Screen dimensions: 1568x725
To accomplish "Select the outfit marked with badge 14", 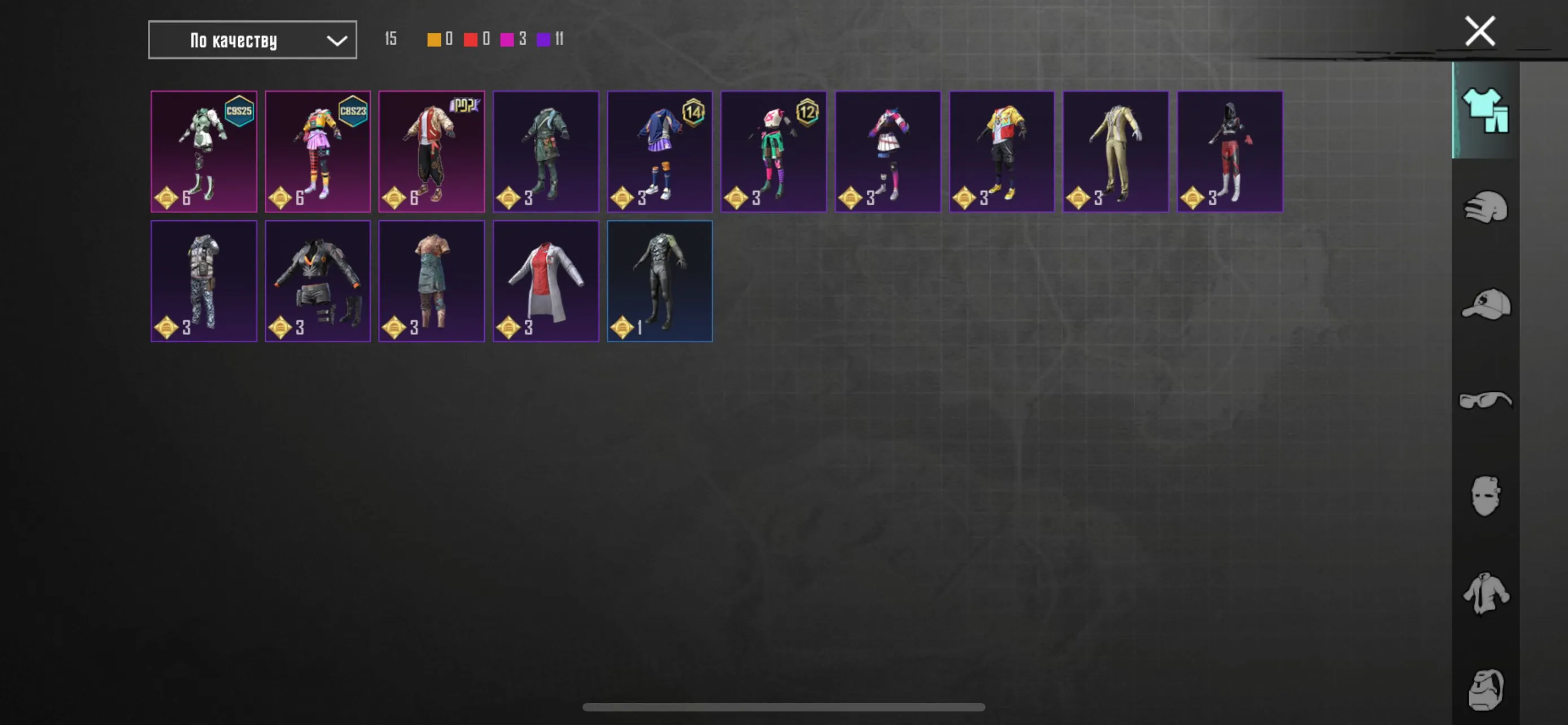I will (660, 150).
